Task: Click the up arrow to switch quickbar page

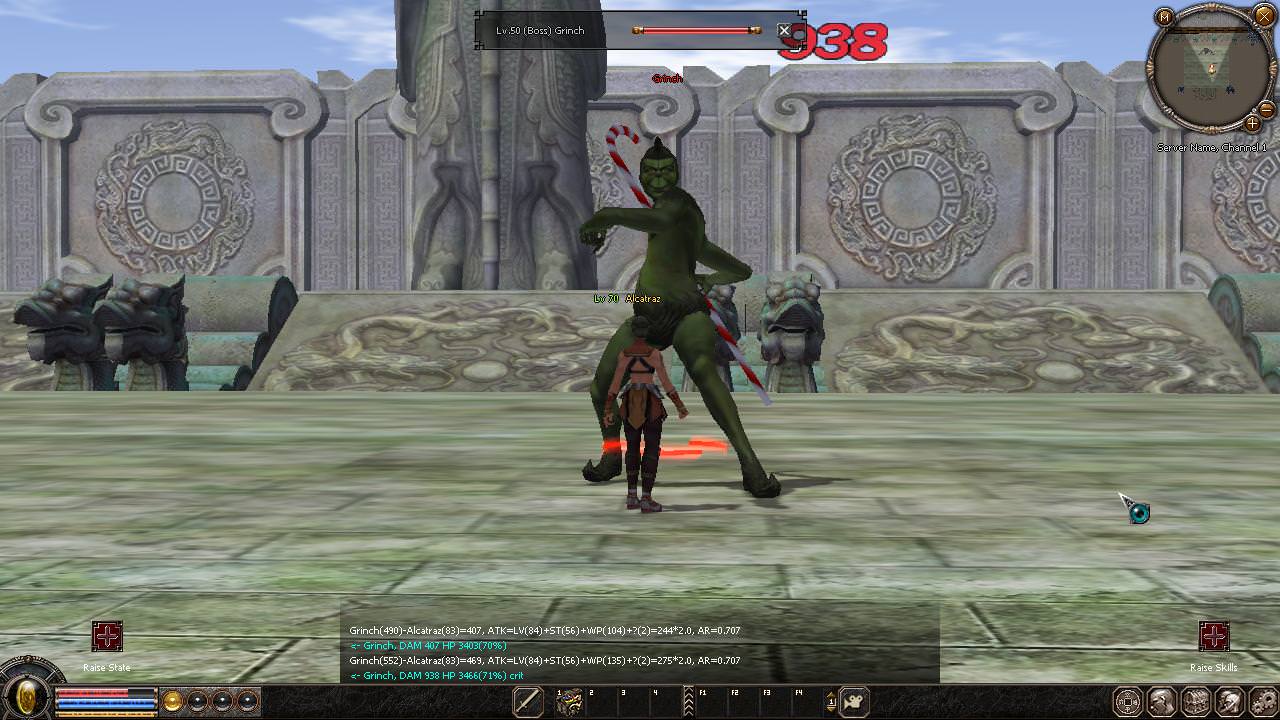Action: click(832, 697)
